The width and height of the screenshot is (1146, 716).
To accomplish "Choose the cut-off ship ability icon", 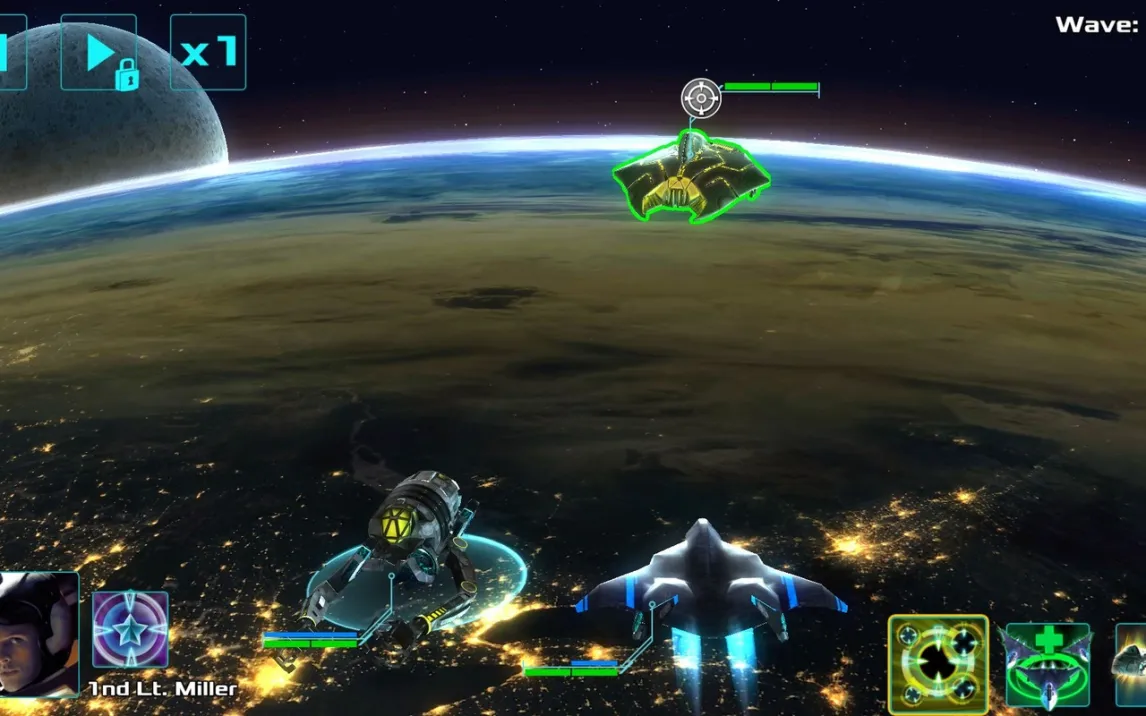I will (x=1132, y=664).
